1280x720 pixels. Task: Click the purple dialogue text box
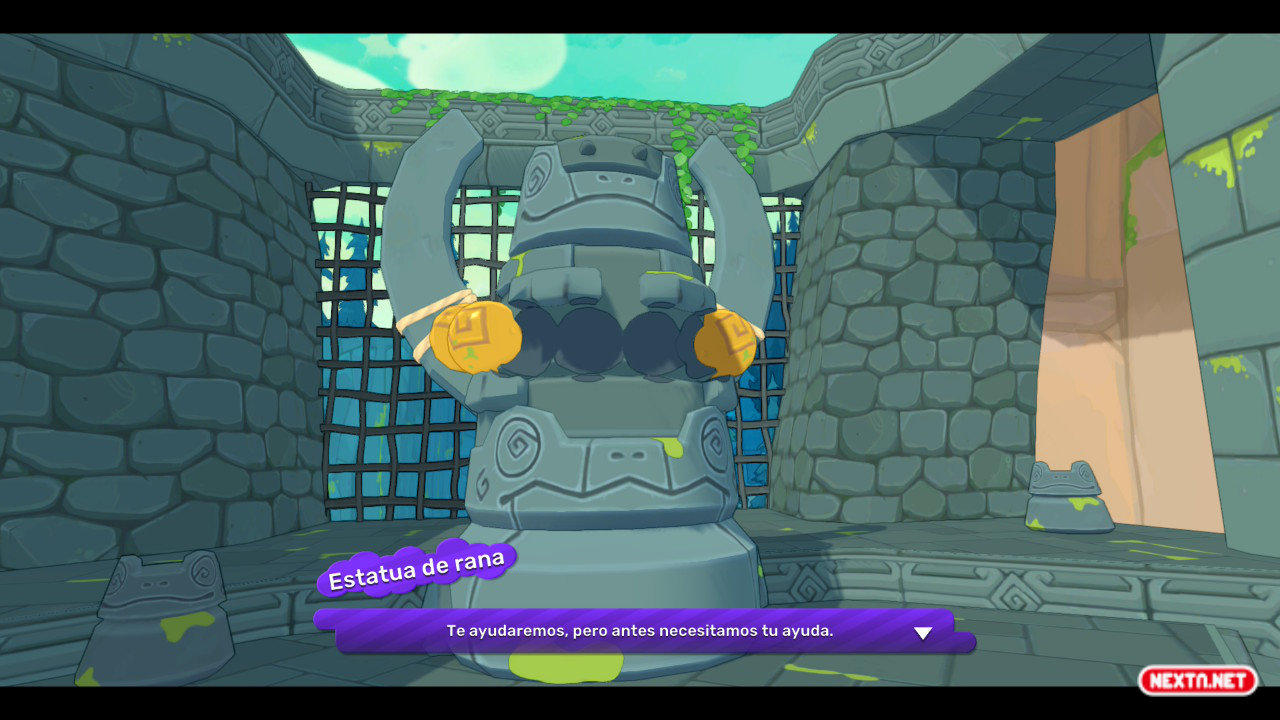coord(640,631)
